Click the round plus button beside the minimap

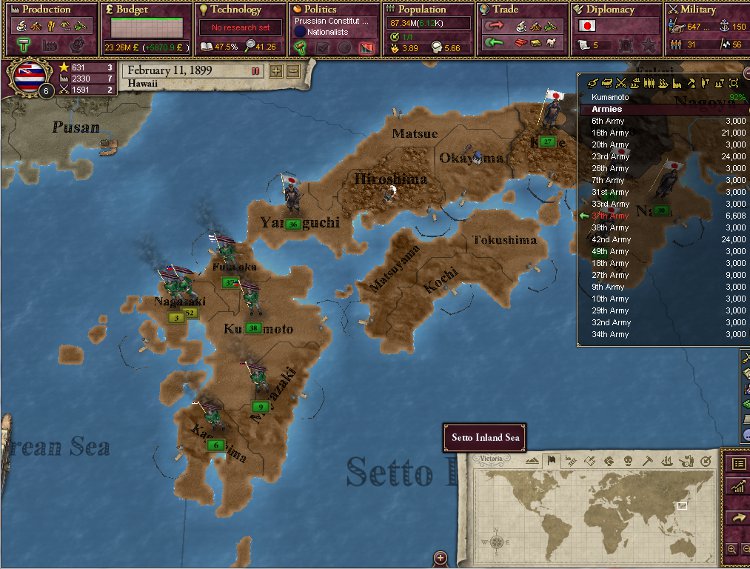[x=440, y=558]
